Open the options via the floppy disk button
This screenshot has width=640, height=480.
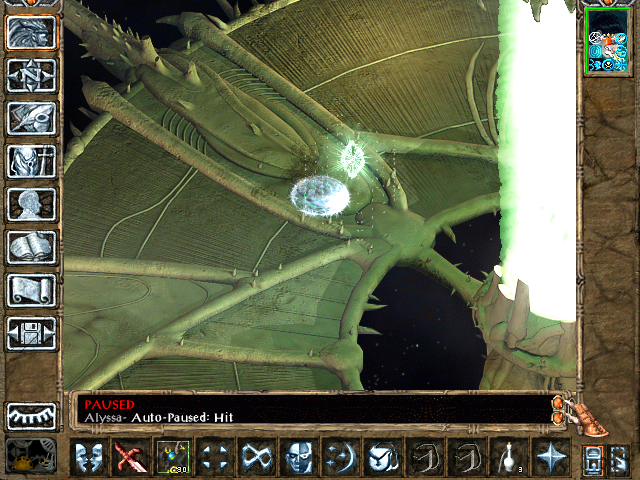(x=31, y=333)
